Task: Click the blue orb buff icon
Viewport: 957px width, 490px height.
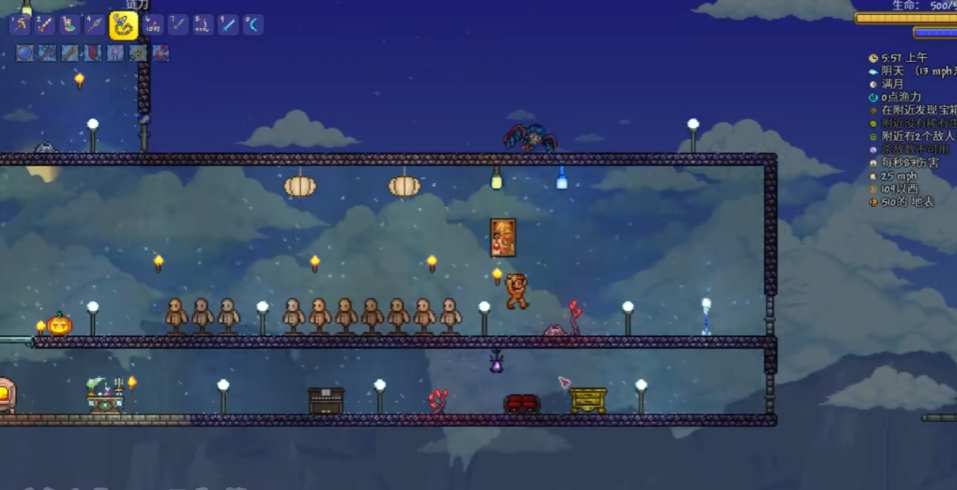Action: tap(25, 53)
